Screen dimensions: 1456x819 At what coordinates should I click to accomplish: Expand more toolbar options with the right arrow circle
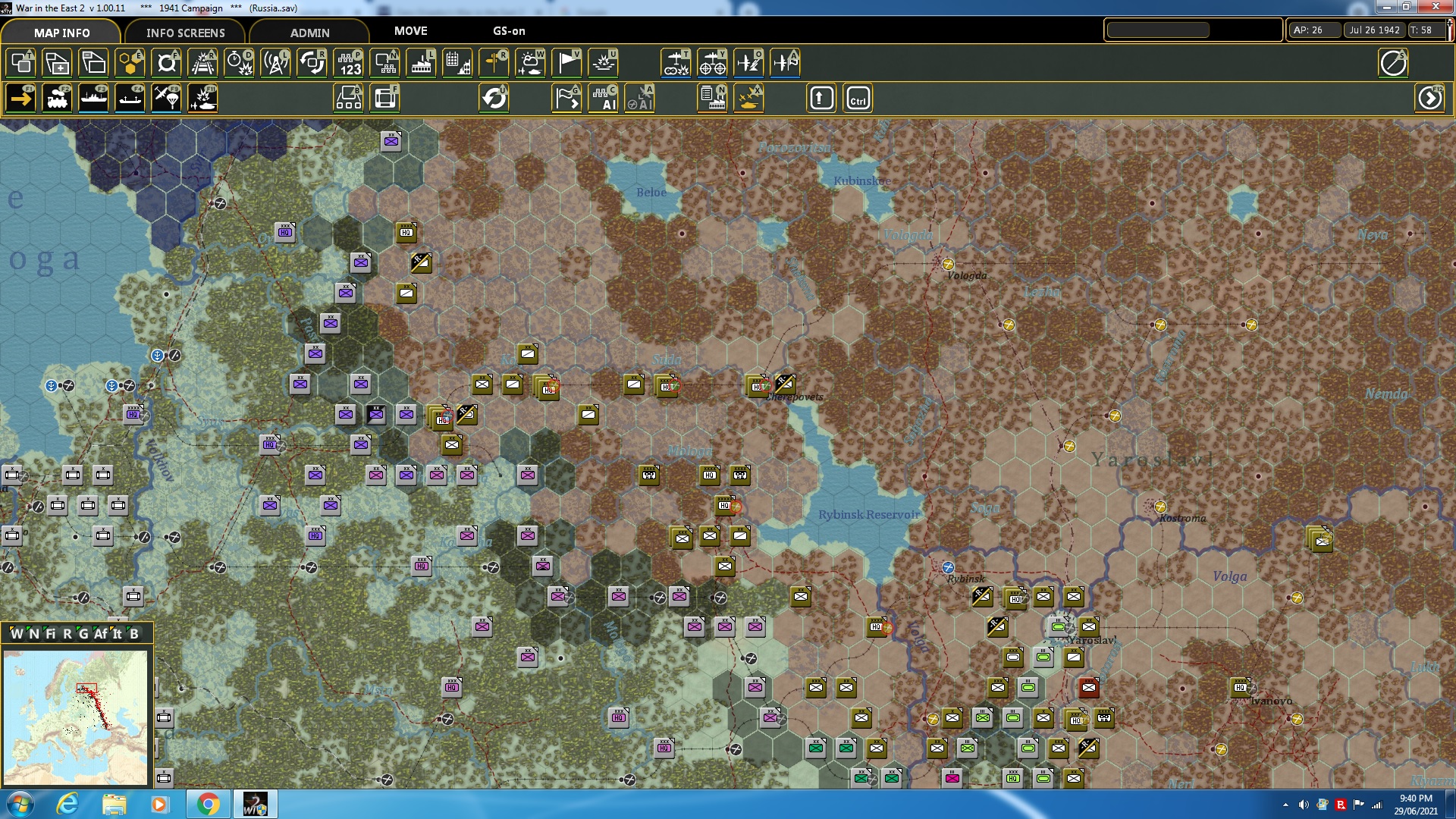tap(1429, 98)
